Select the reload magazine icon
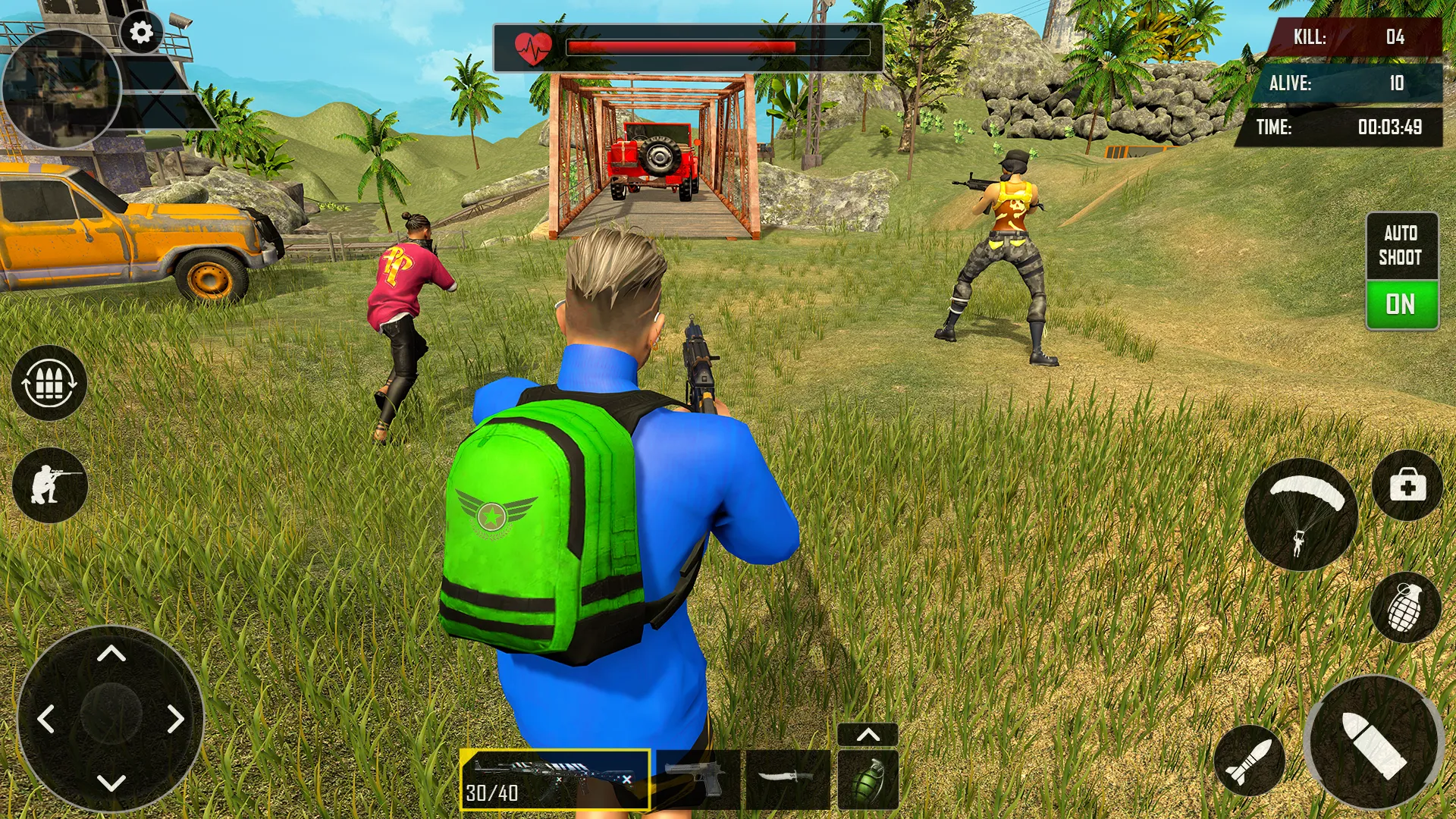Viewport: 1456px width, 819px height. [48, 383]
